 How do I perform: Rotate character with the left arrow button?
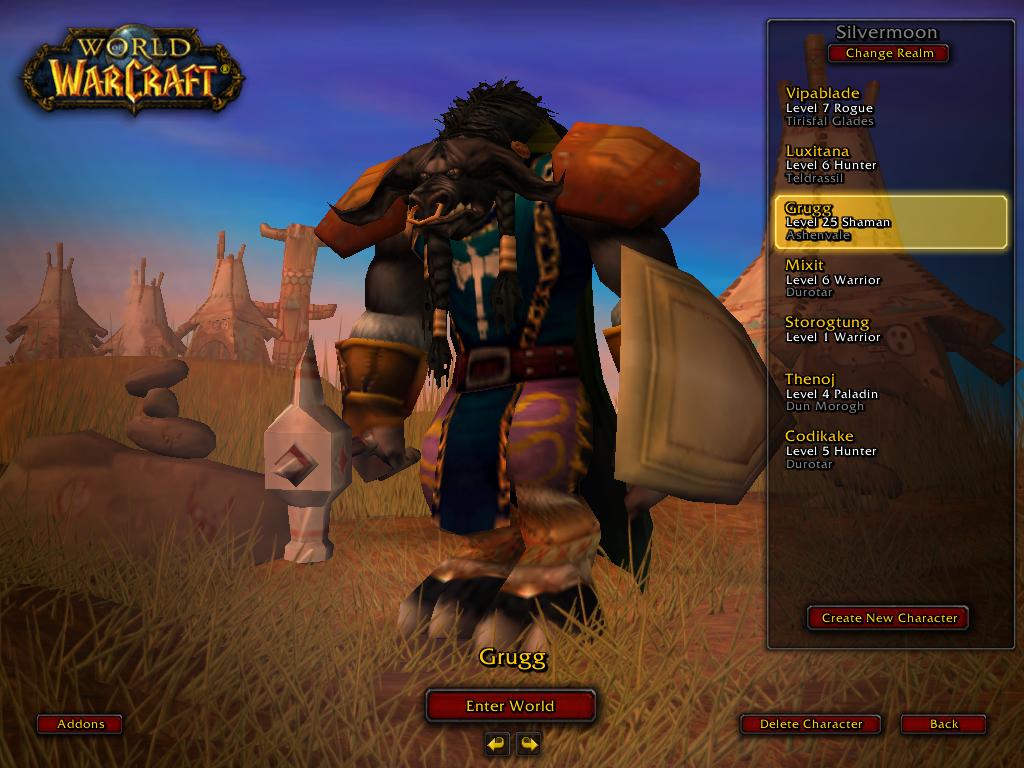[x=497, y=743]
